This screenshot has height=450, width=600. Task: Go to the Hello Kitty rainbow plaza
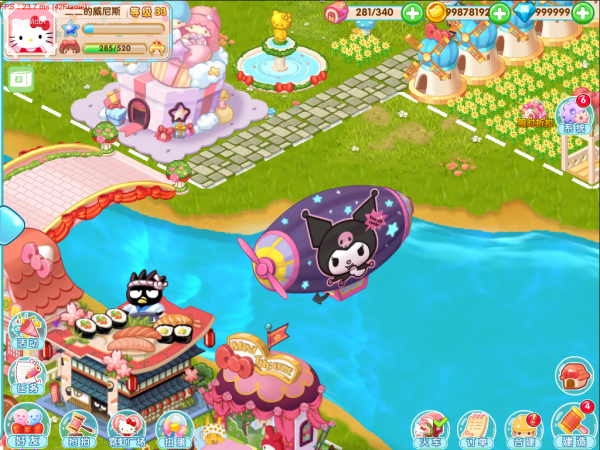click(x=126, y=427)
